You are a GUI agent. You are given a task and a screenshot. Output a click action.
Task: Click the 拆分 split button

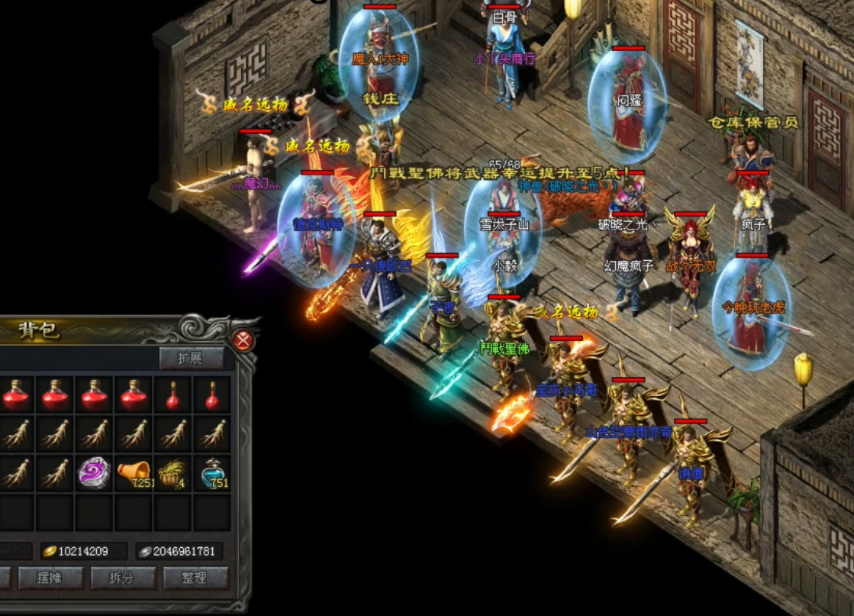(x=123, y=577)
